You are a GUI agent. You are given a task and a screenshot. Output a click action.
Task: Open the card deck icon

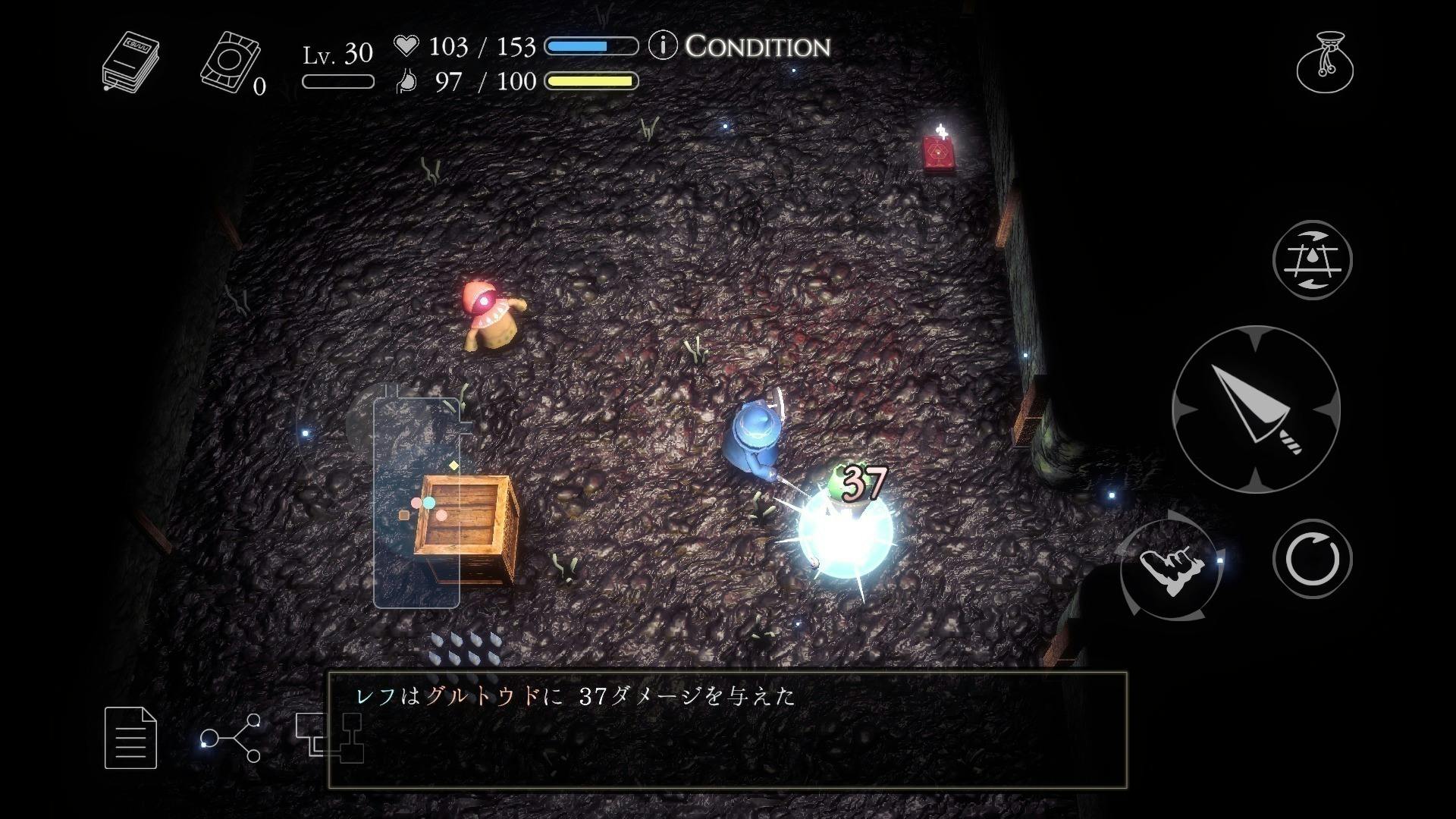pos(231,62)
